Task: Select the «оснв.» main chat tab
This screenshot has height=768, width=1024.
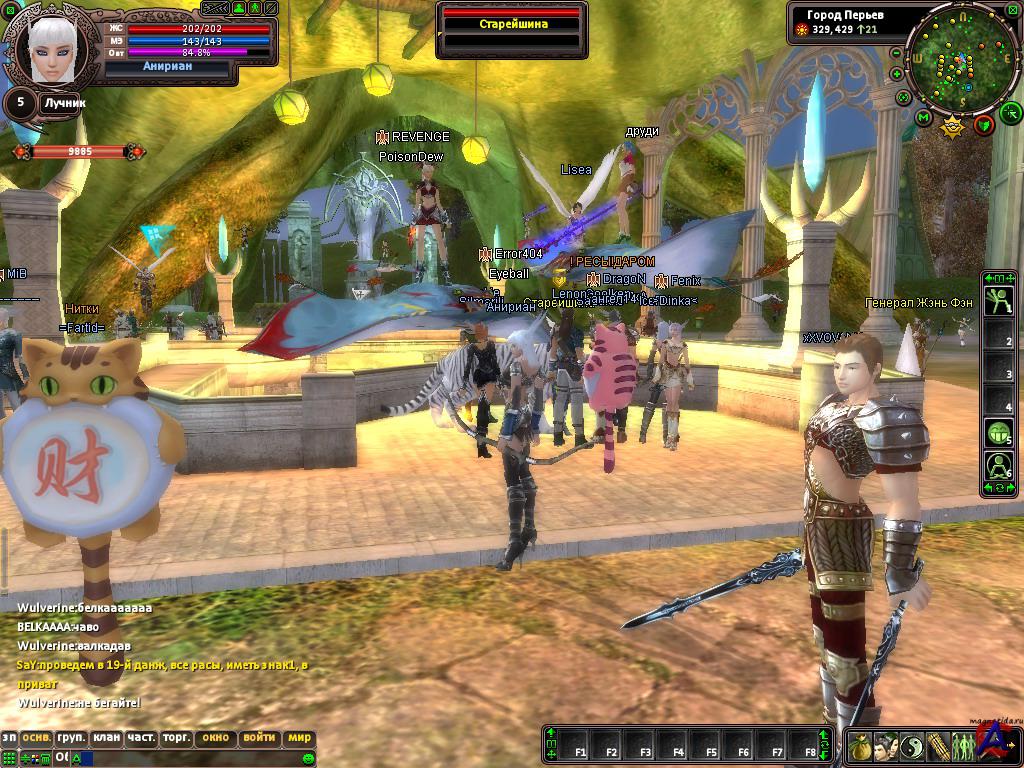Action: 37,738
